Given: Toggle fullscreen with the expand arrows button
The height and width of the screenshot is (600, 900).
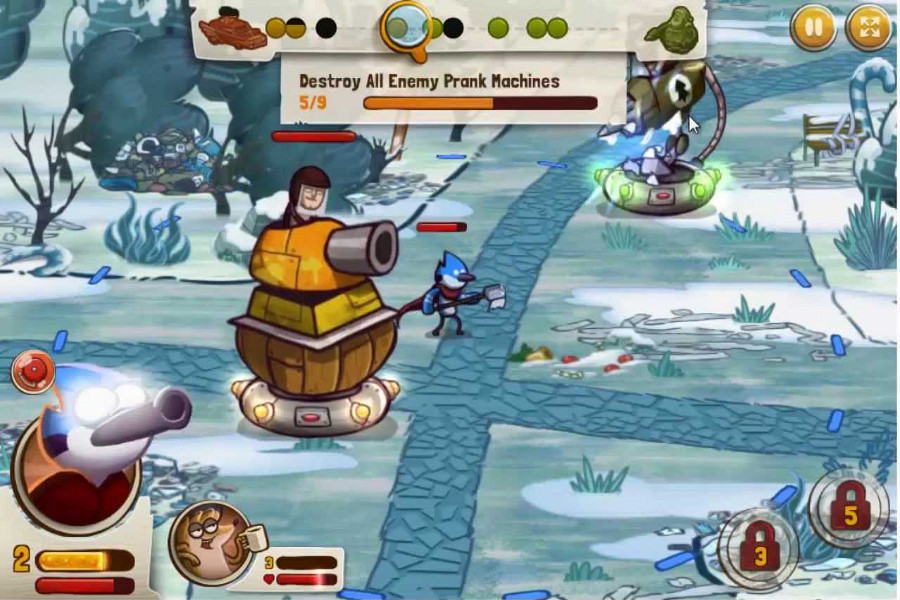Looking at the screenshot, I should [867, 28].
